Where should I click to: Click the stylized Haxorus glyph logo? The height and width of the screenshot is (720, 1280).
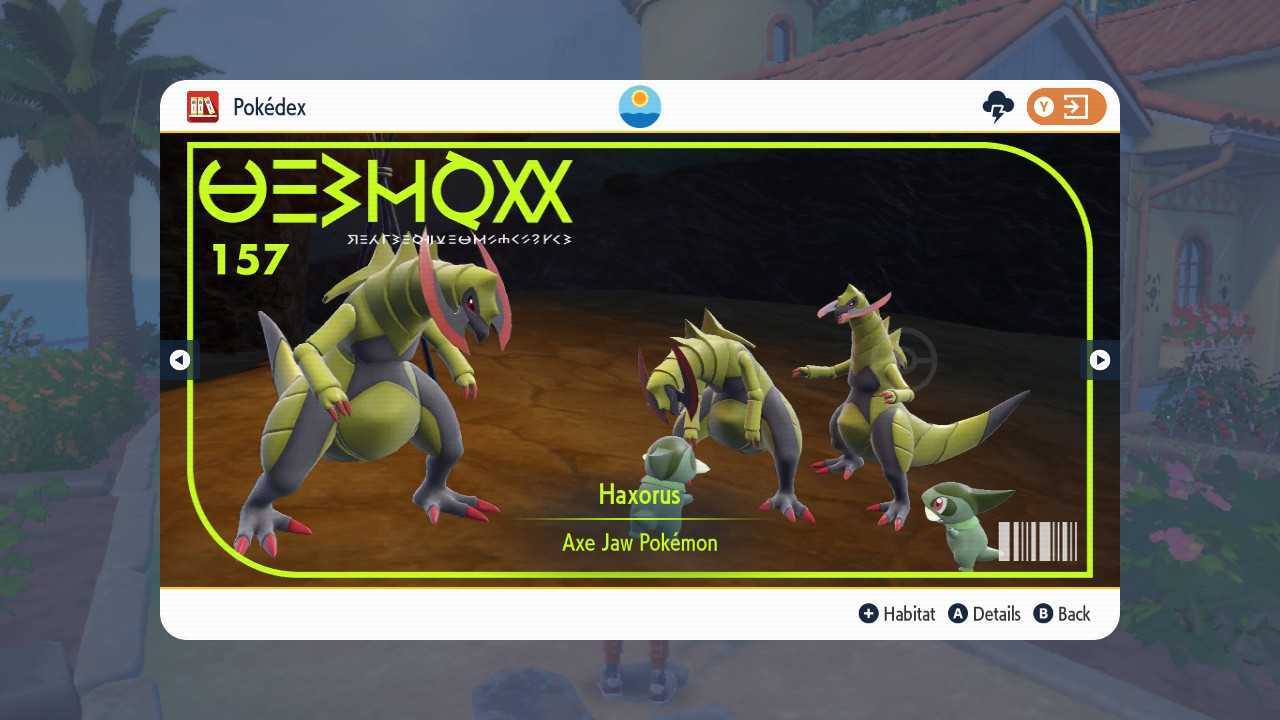(385, 193)
